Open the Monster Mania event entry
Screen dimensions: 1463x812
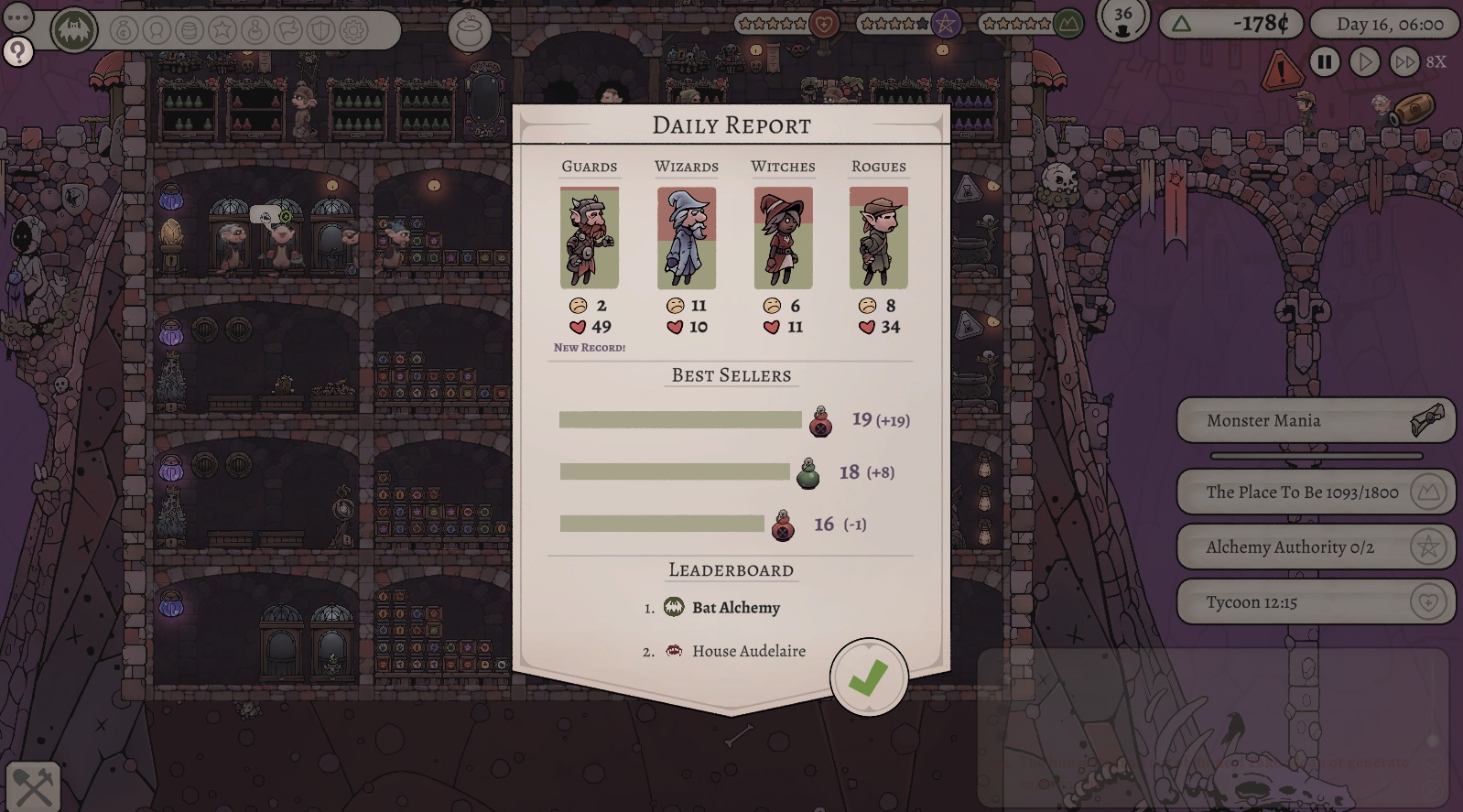pos(1315,421)
